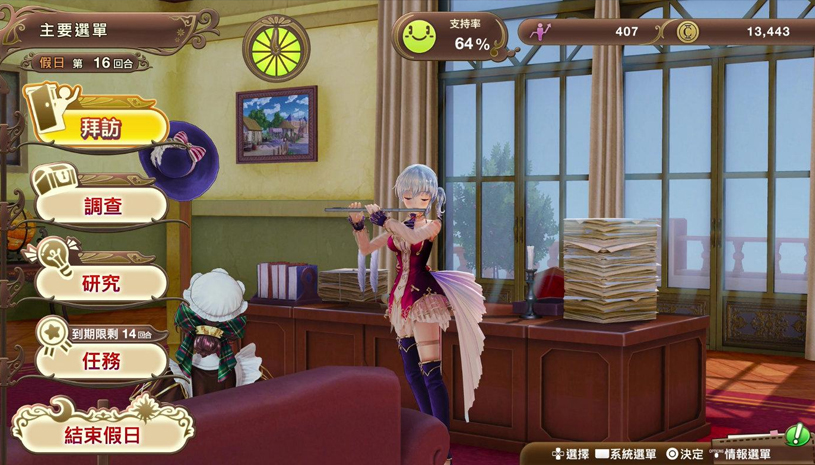Open the 調查 (Investigate) menu option
Viewport: 815px width, 465px height.
pyautogui.click(x=102, y=206)
